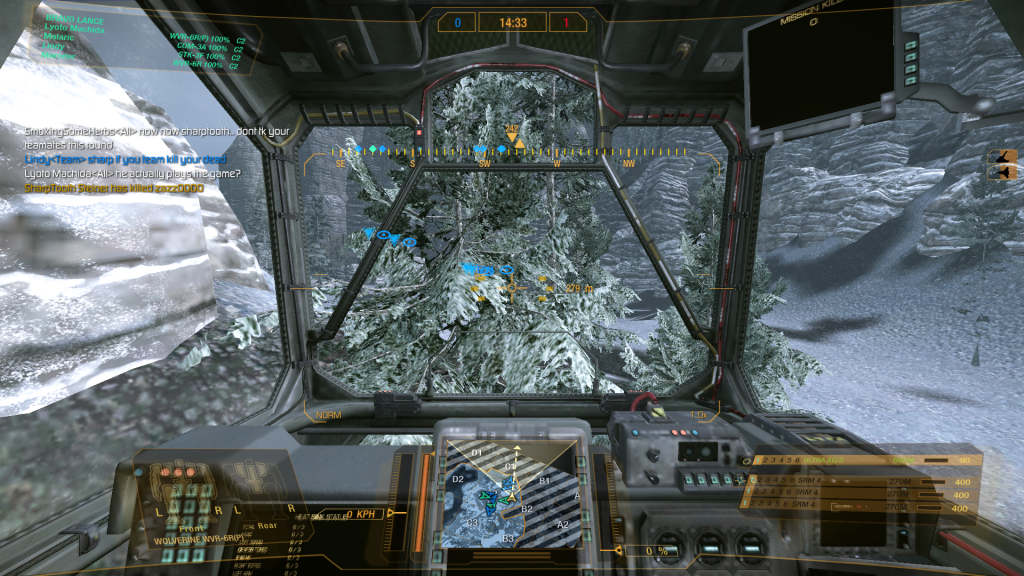
Task: Select Lindy in the lance roster
Action: 53,47
